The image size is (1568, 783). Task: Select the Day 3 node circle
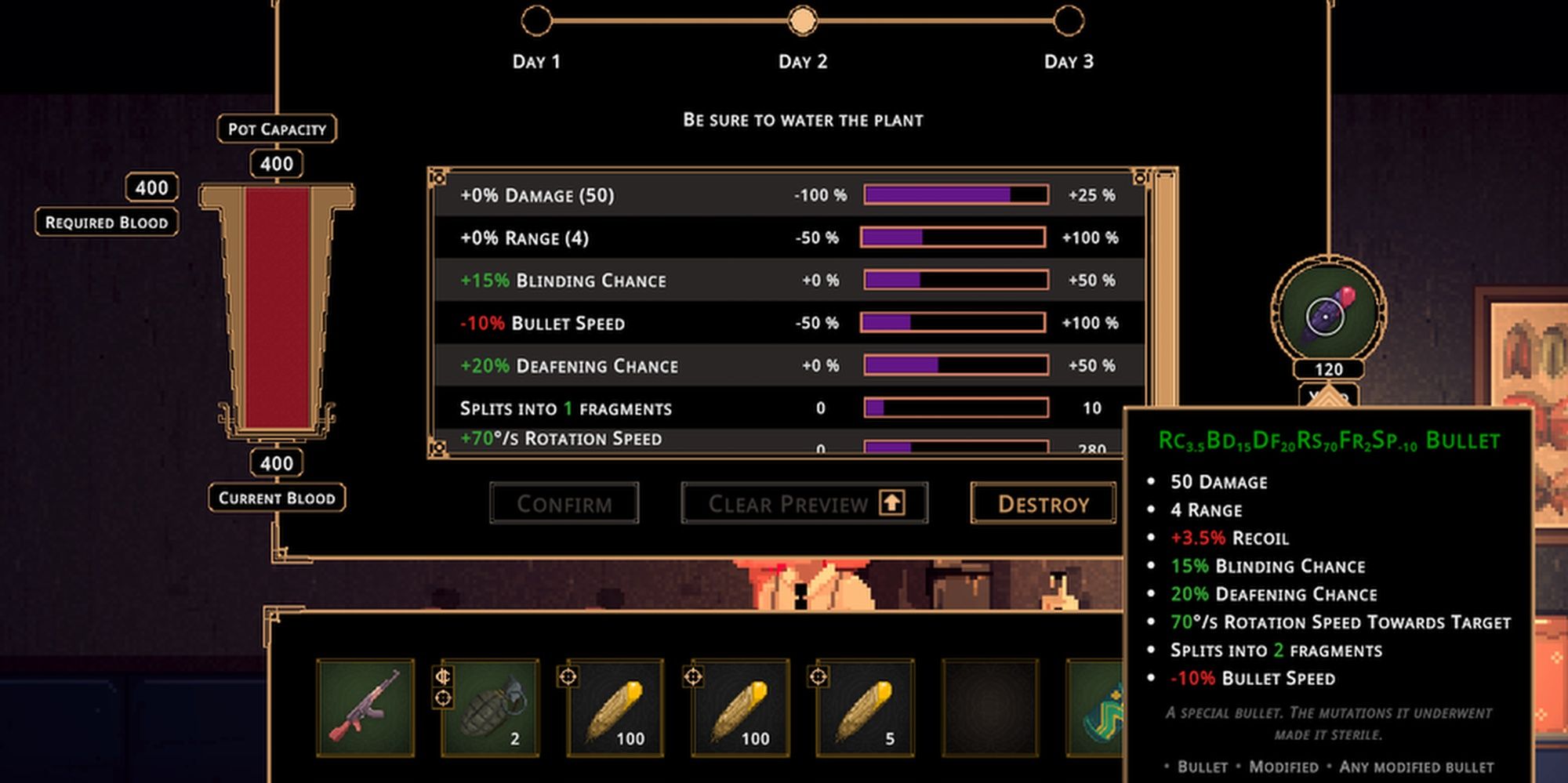pyautogui.click(x=1066, y=22)
